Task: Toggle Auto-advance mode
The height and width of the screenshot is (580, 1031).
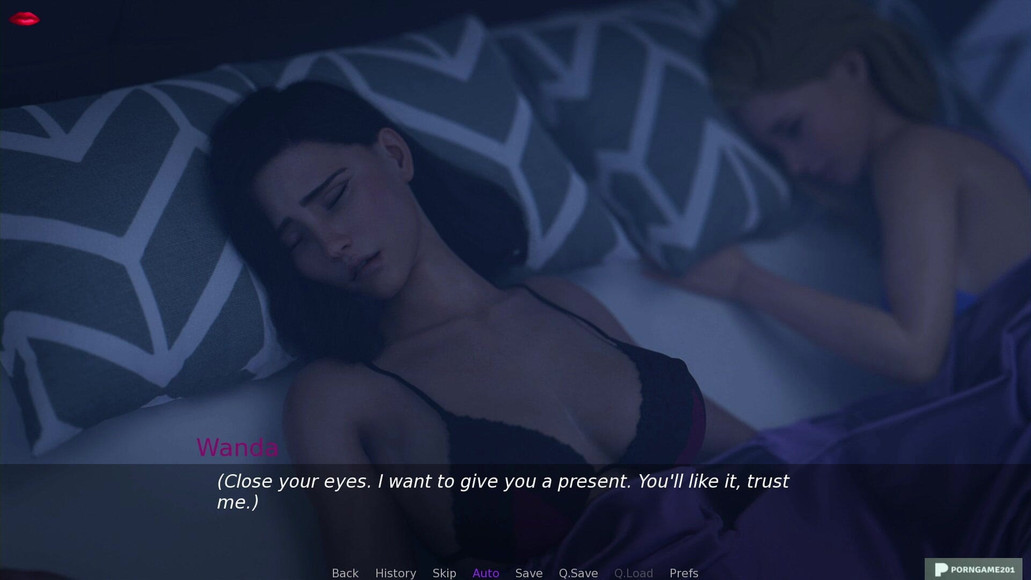Action: click(486, 573)
